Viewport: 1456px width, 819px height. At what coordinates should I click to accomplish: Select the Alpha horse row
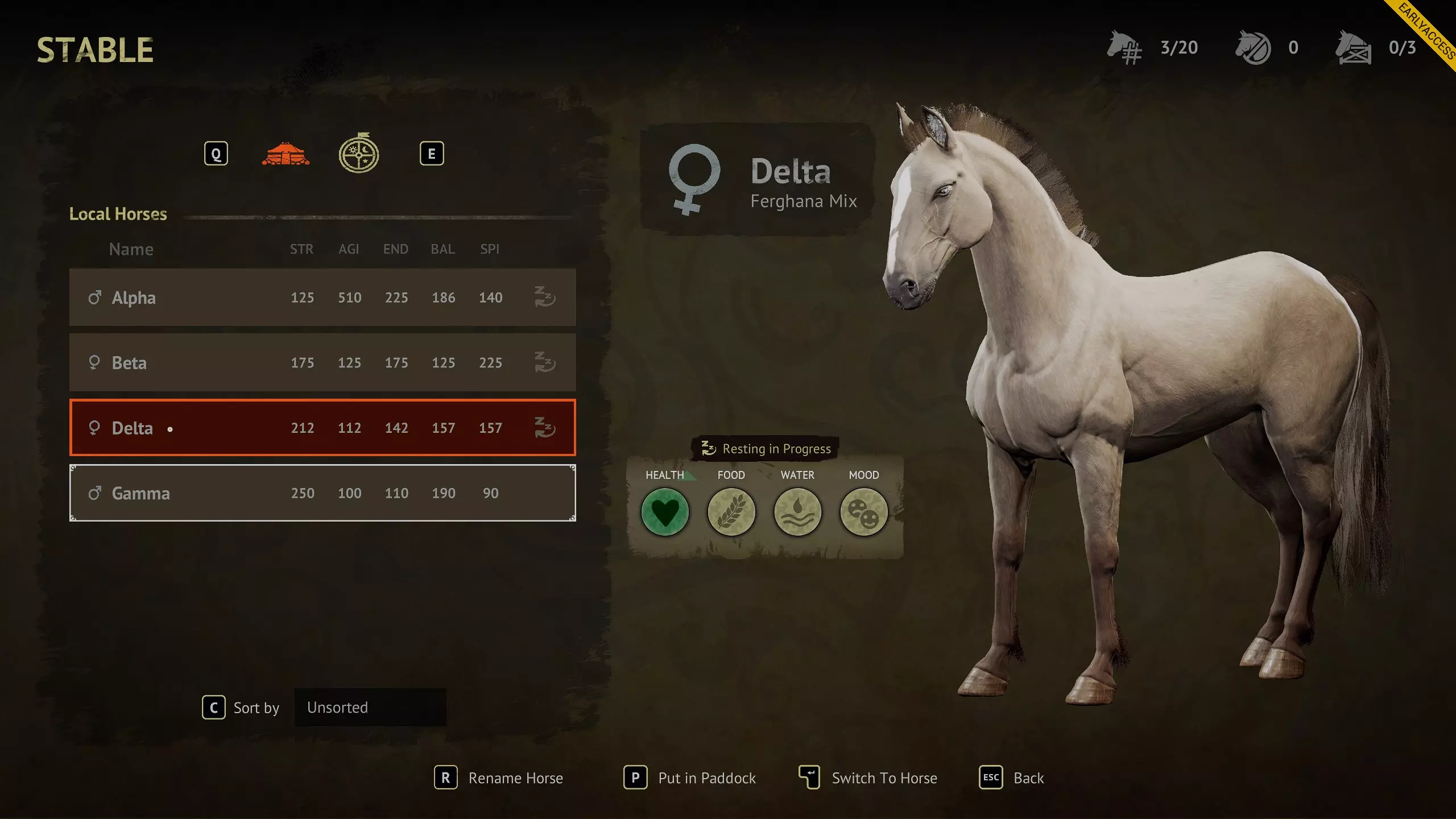322,297
